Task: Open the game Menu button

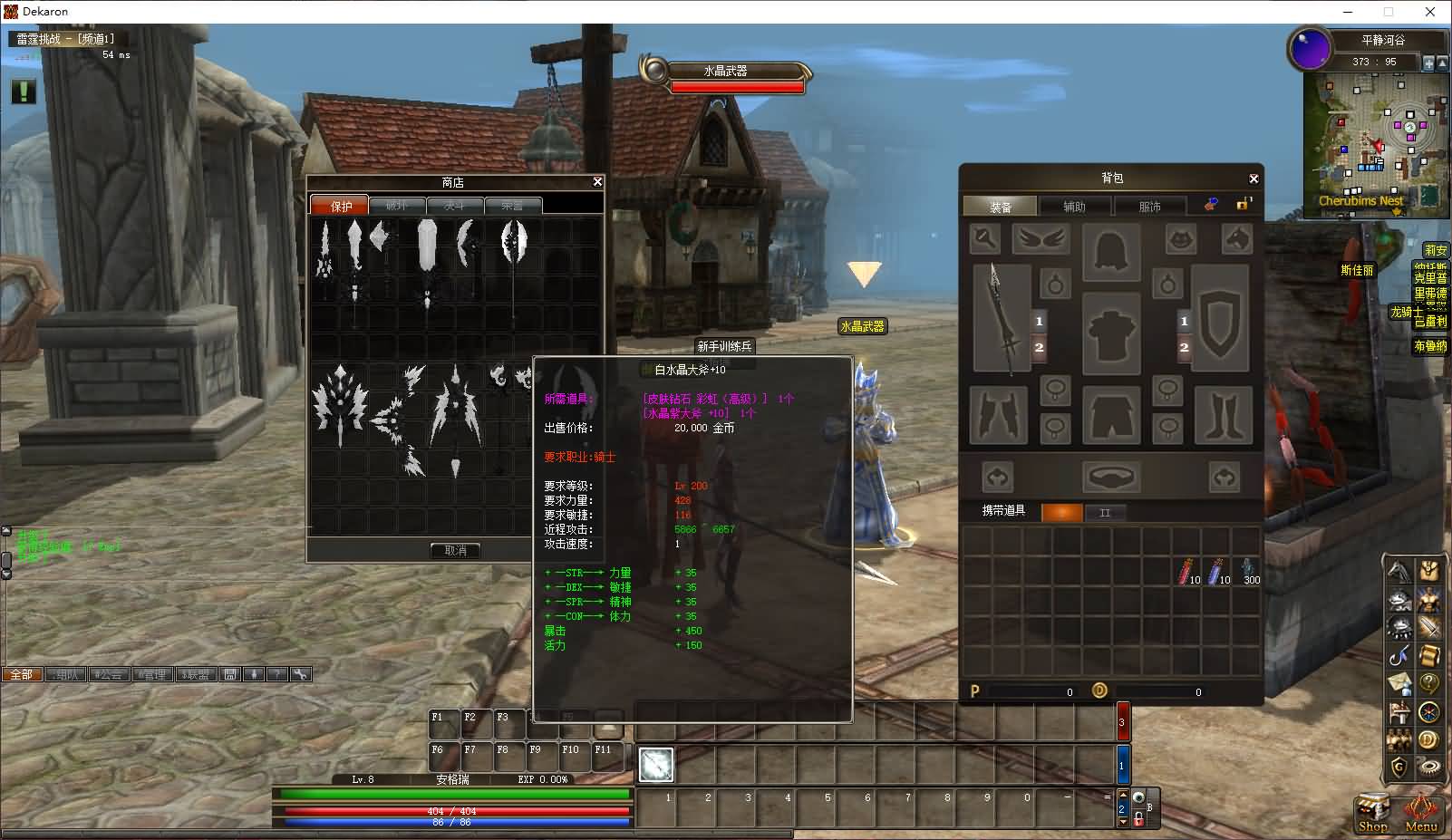Action: (x=1420, y=811)
